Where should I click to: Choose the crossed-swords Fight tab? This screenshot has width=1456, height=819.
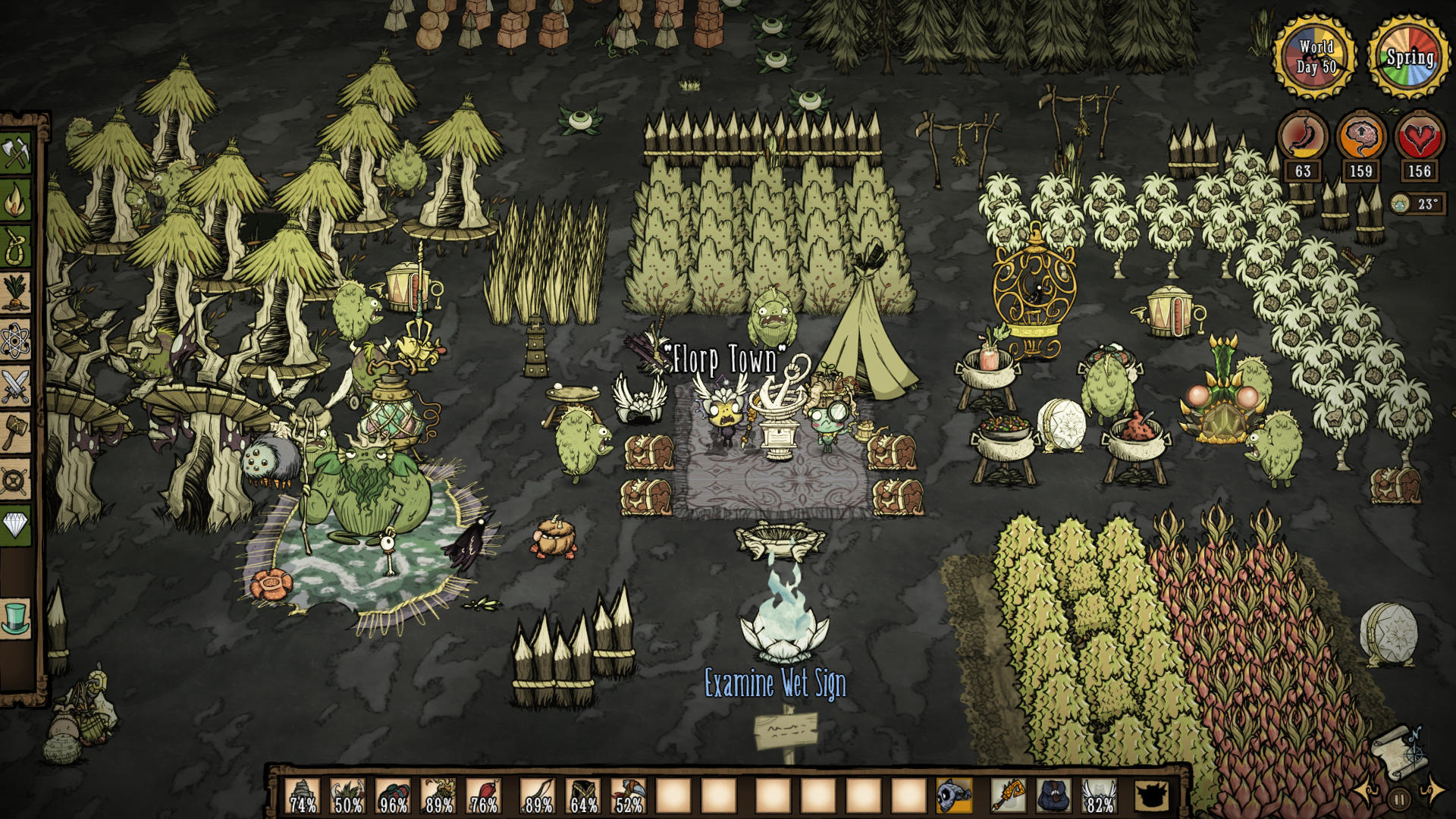tap(15, 386)
